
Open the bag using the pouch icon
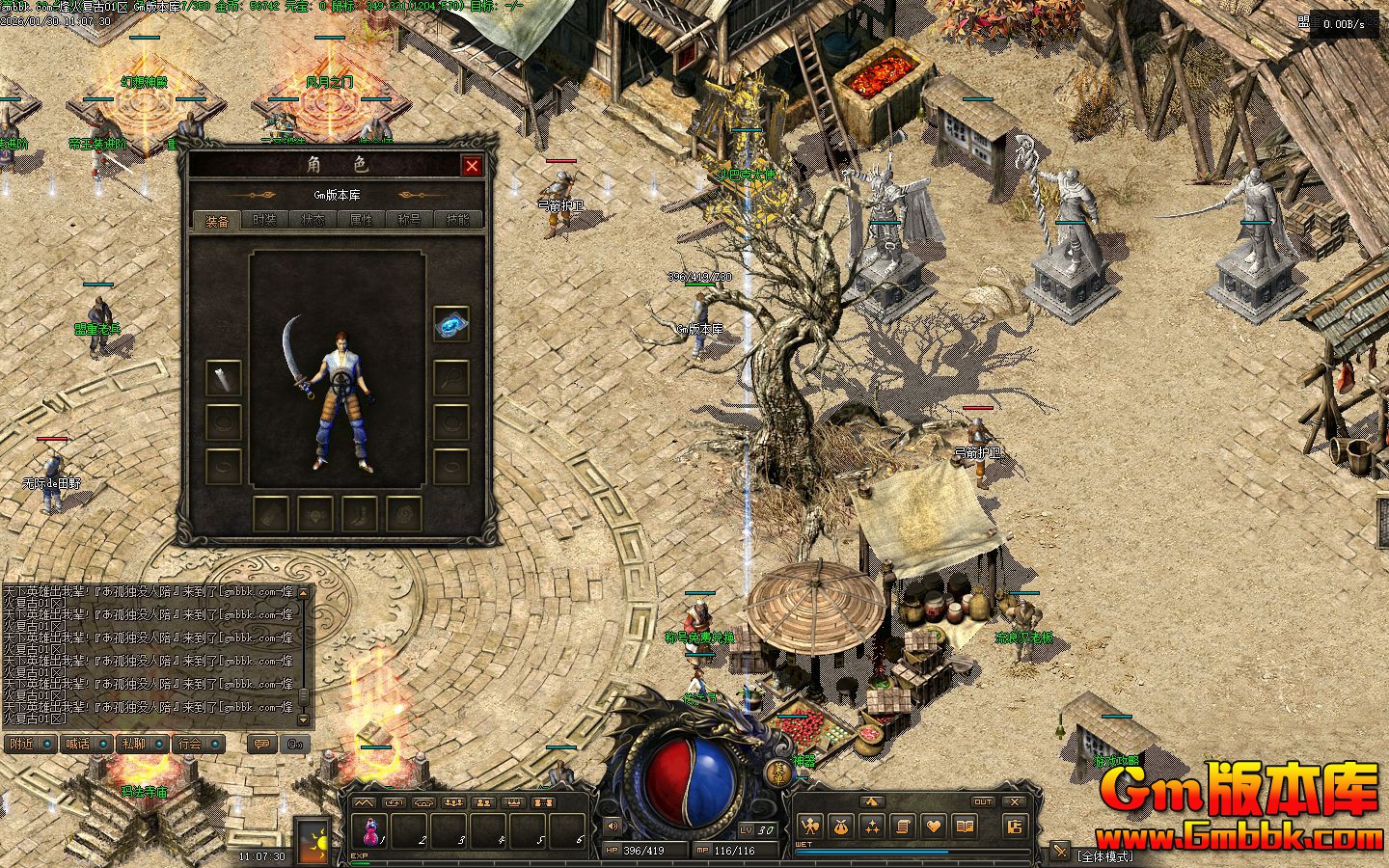[841, 826]
